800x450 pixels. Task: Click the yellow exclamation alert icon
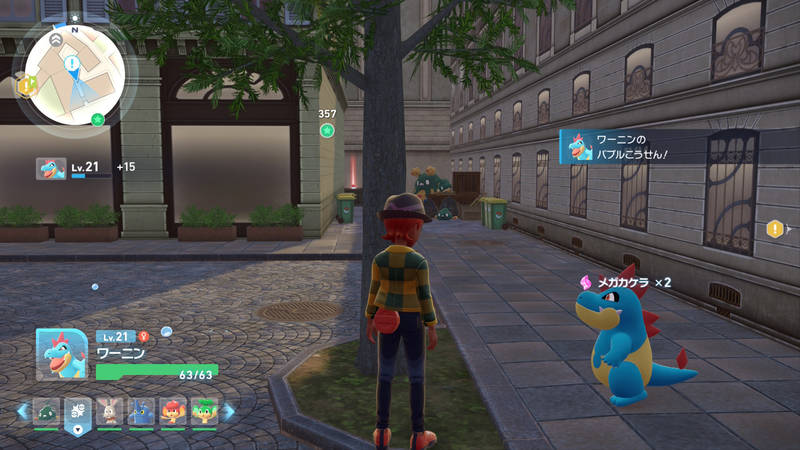point(774,229)
